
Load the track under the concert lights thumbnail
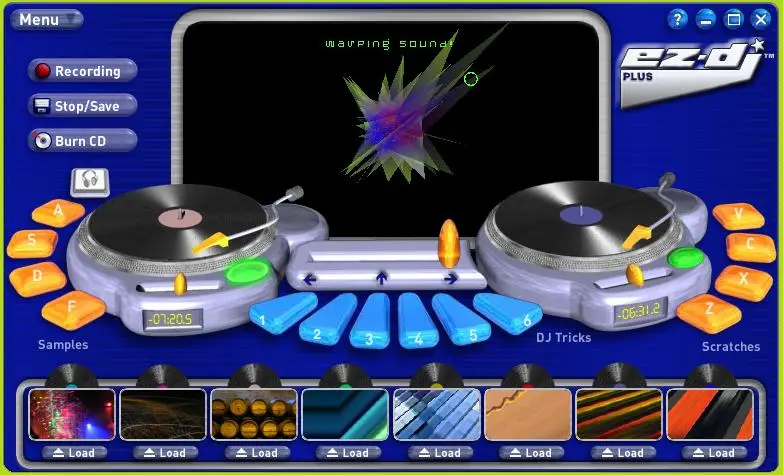(73, 453)
